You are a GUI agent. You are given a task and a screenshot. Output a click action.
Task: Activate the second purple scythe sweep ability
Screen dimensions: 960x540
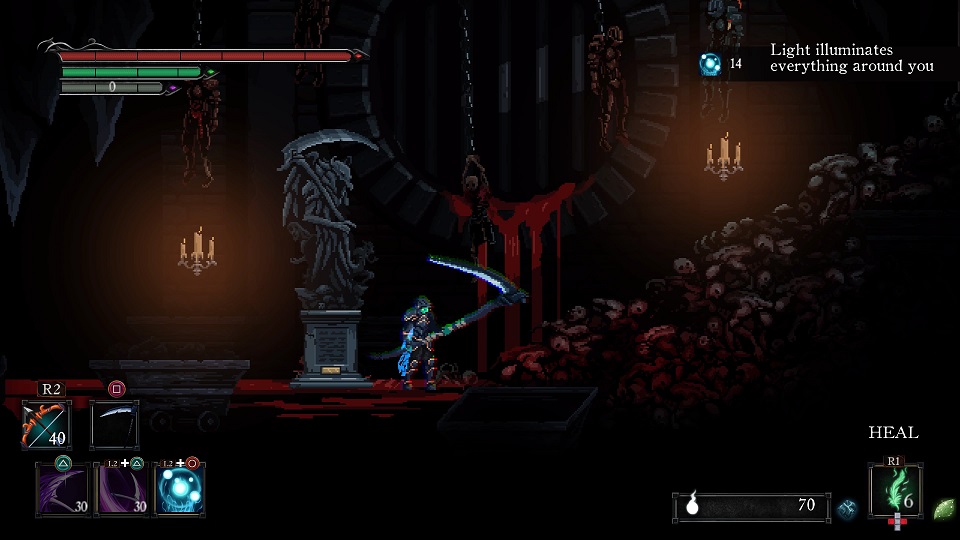[121, 490]
